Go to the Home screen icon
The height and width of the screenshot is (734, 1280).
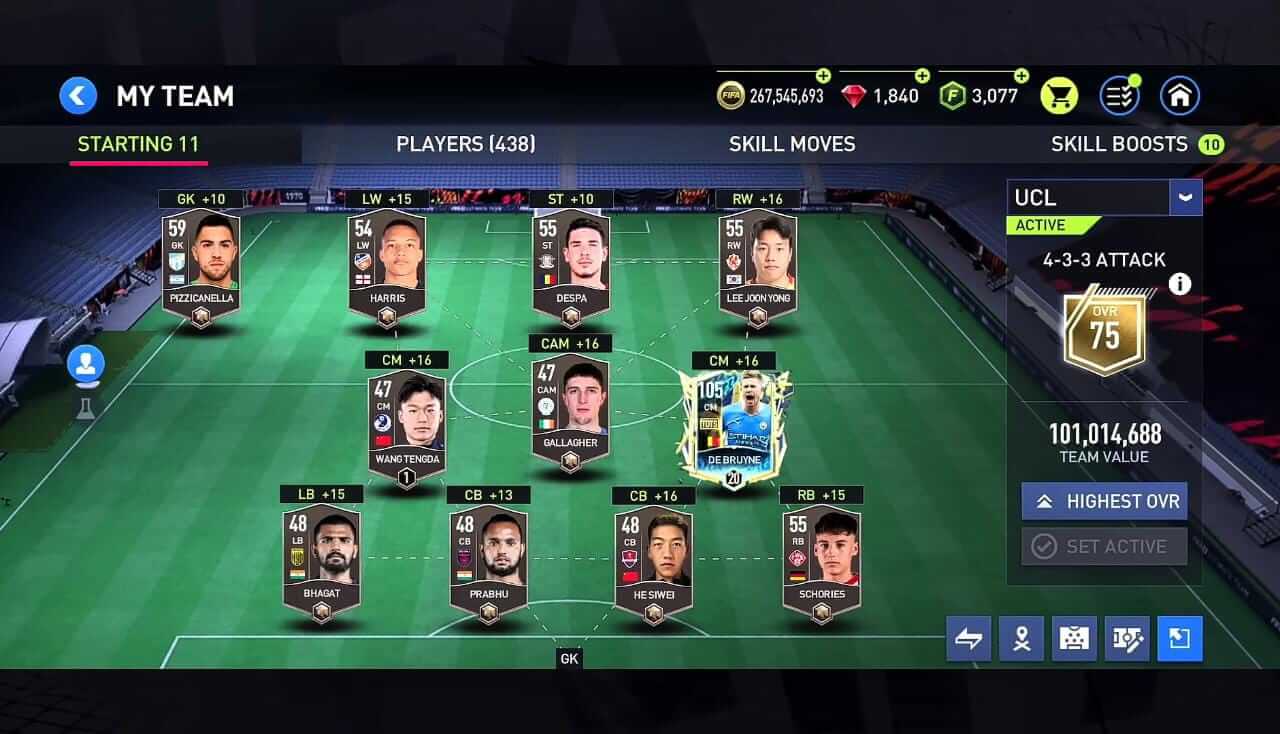click(1179, 95)
